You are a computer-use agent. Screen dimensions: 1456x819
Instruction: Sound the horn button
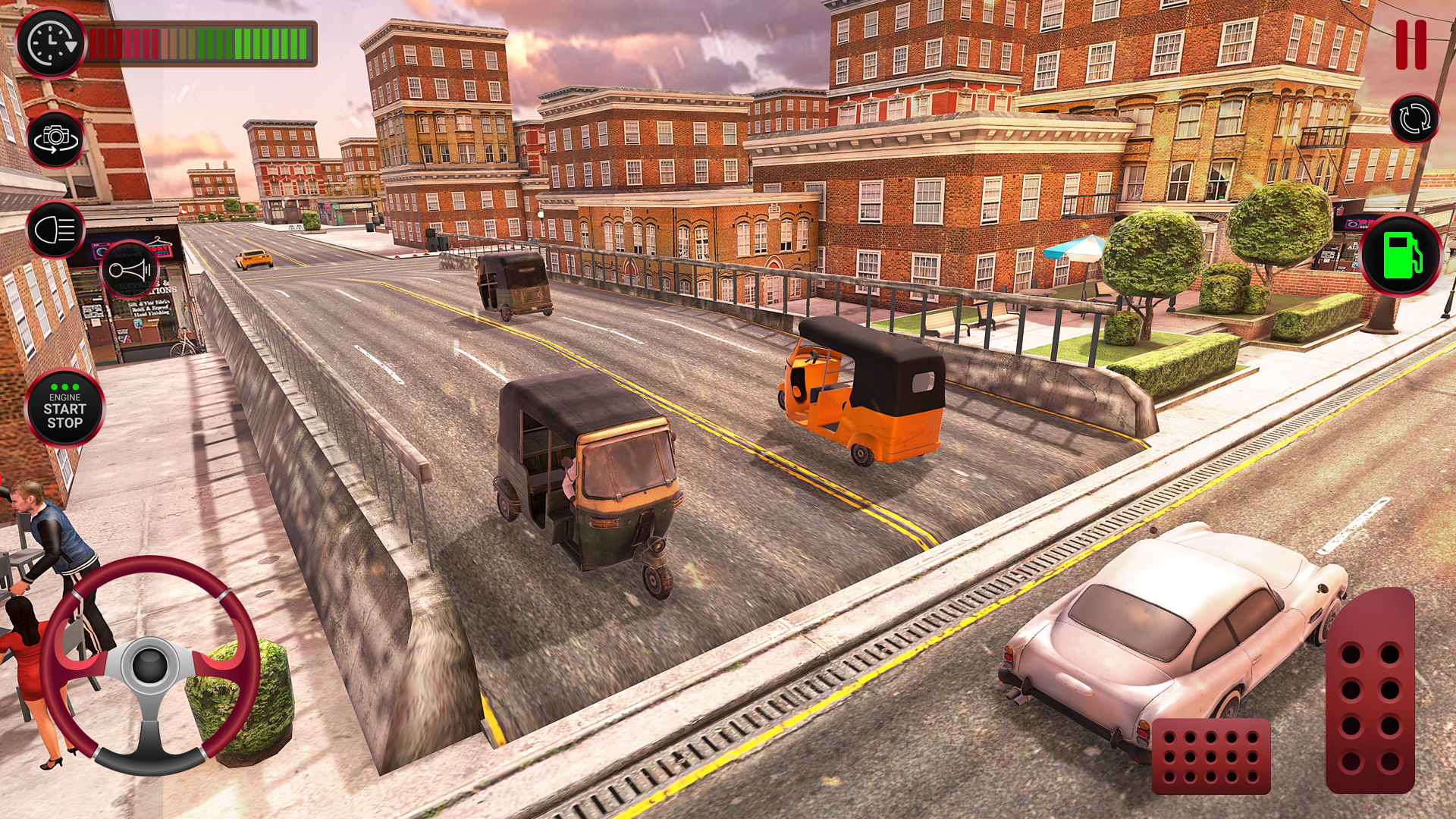click(x=129, y=270)
